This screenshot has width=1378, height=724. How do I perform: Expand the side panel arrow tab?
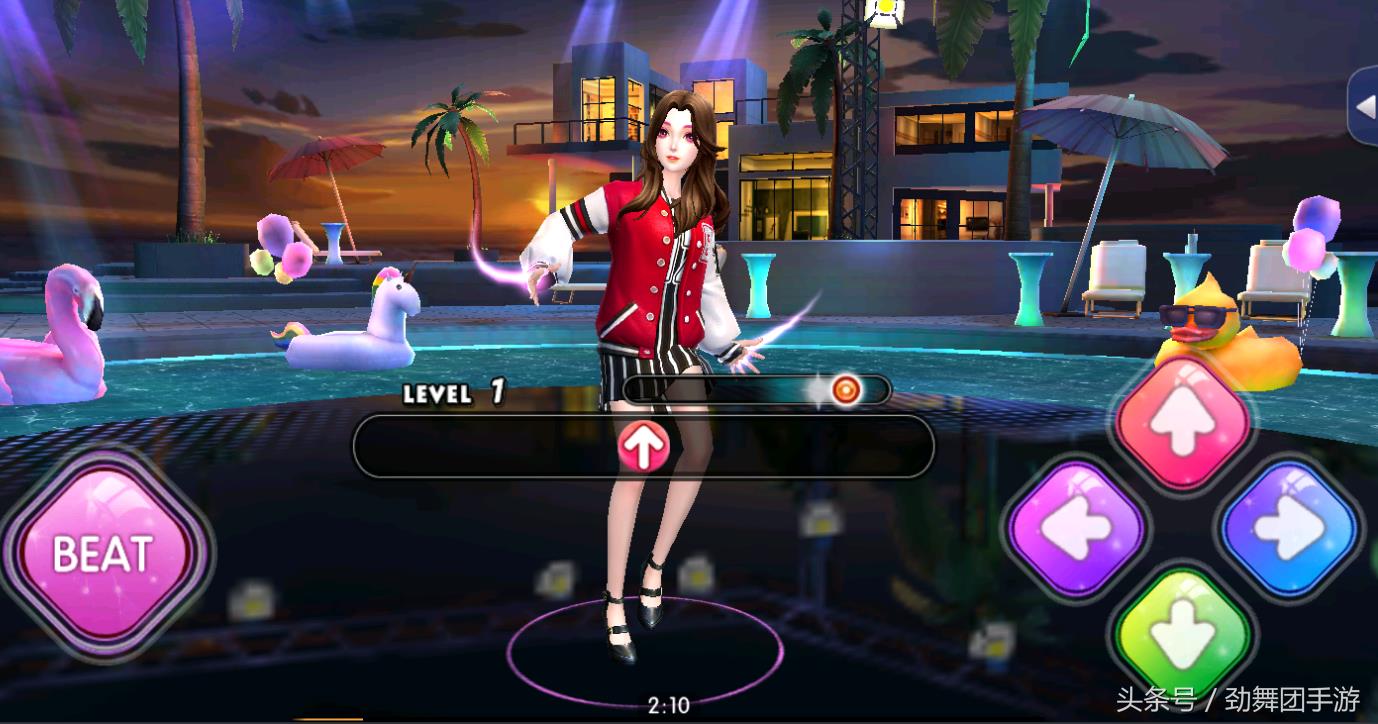[1364, 106]
